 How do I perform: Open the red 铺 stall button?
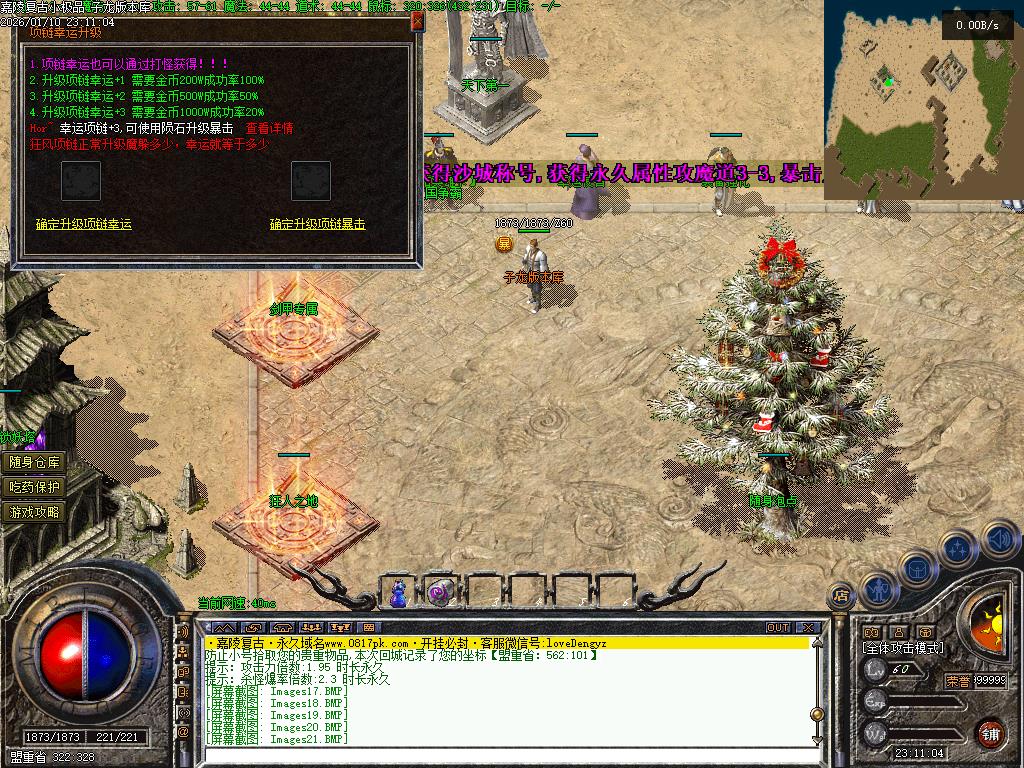pos(990,732)
